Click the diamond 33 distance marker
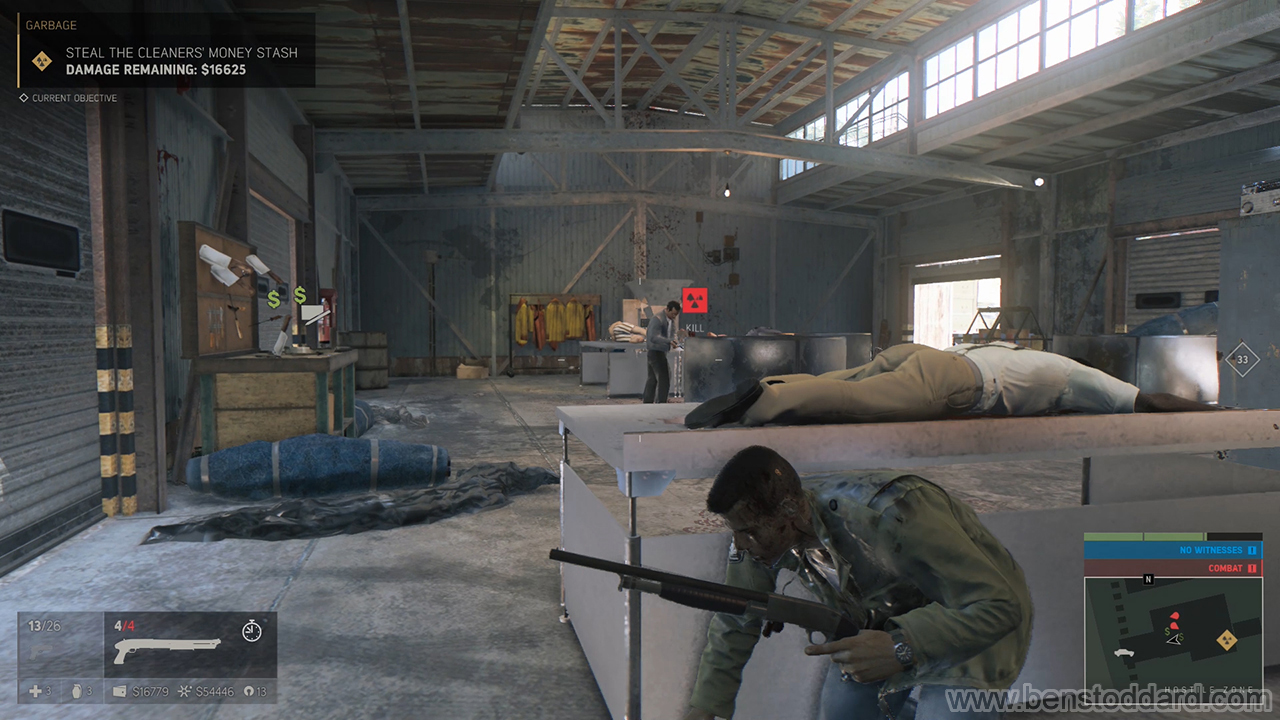 pyautogui.click(x=1242, y=359)
